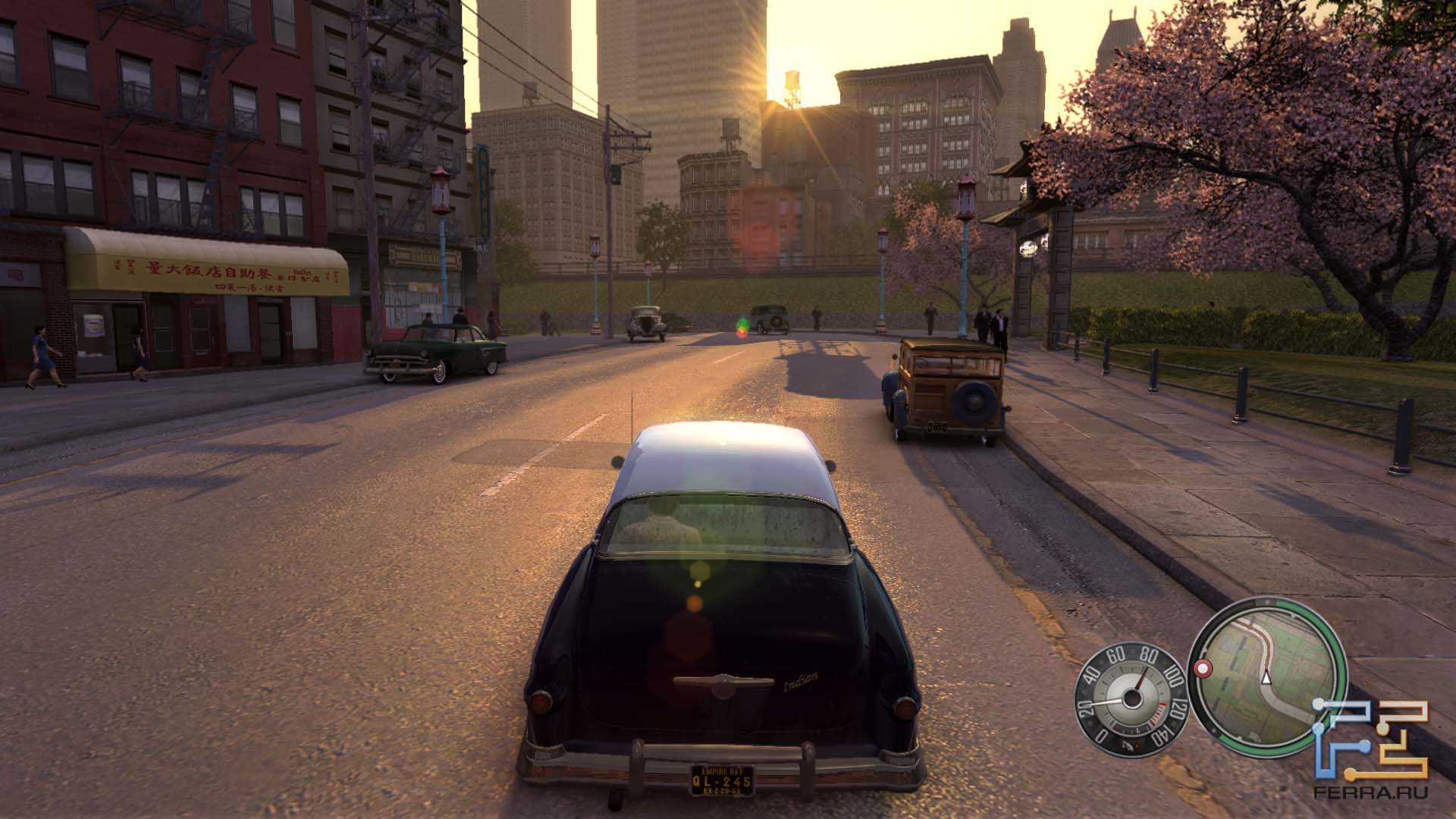Screen dimensions: 1456x819
Task: Select the red objective marker on the minimap
Action: 1203,669
